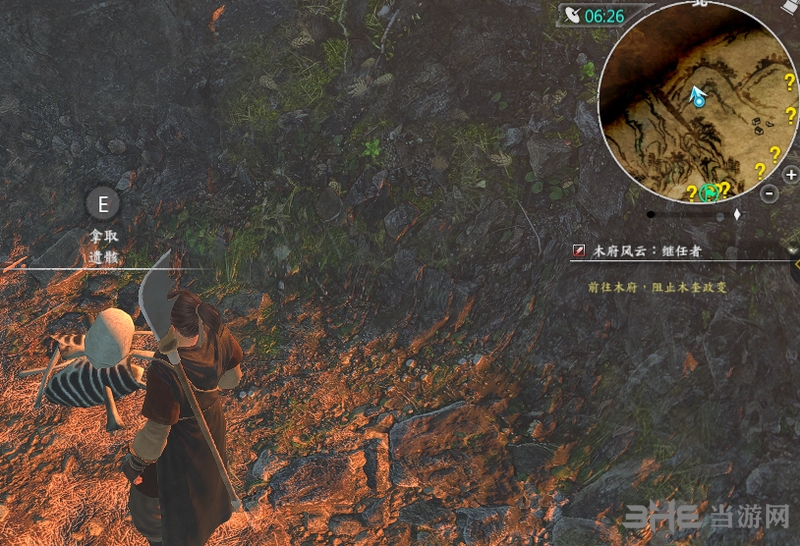Zoom out the minimap with minus button
Viewport: 800px width, 546px height.
pyautogui.click(x=767, y=194)
